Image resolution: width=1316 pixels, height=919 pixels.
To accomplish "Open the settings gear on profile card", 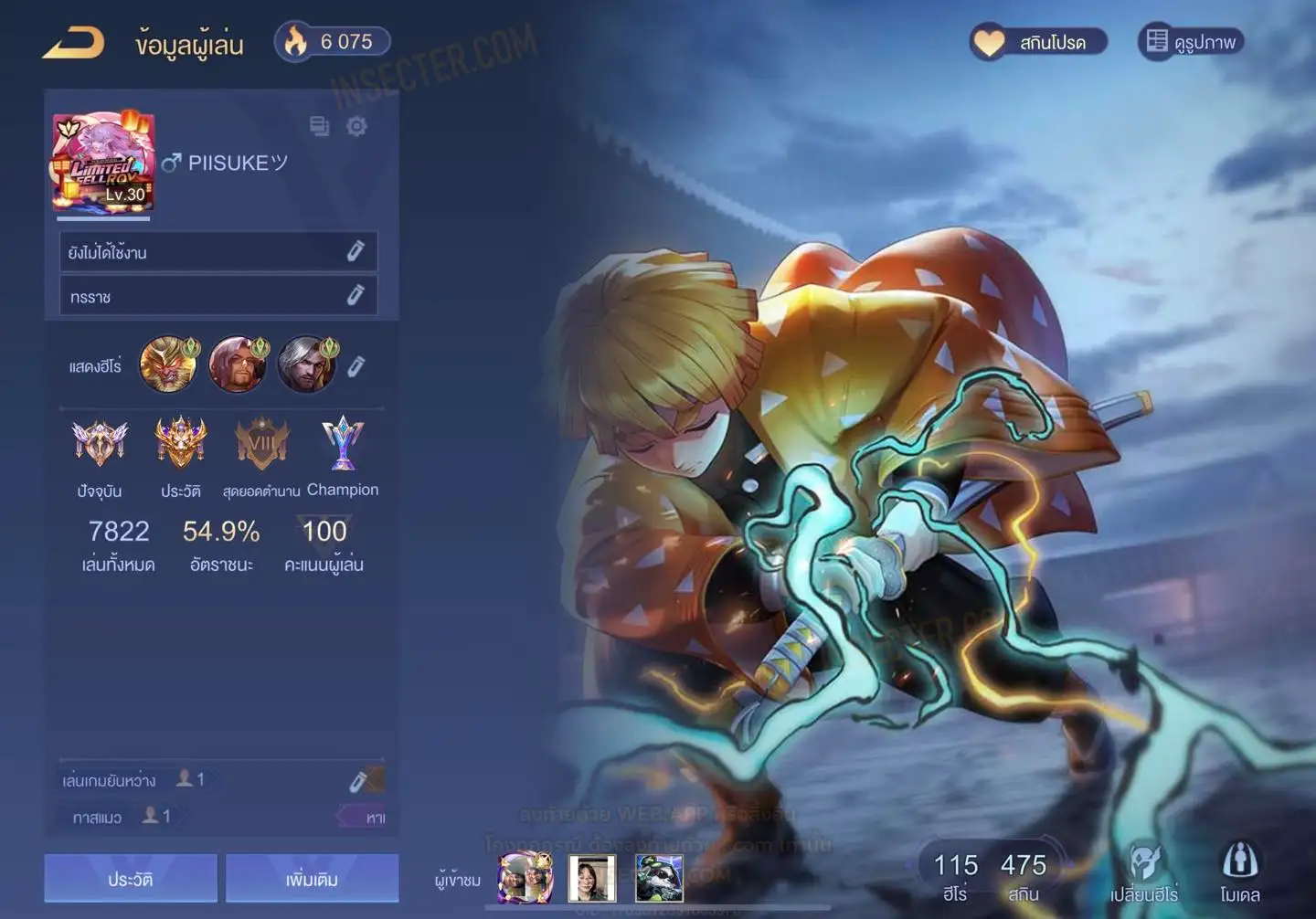I will pos(356,126).
